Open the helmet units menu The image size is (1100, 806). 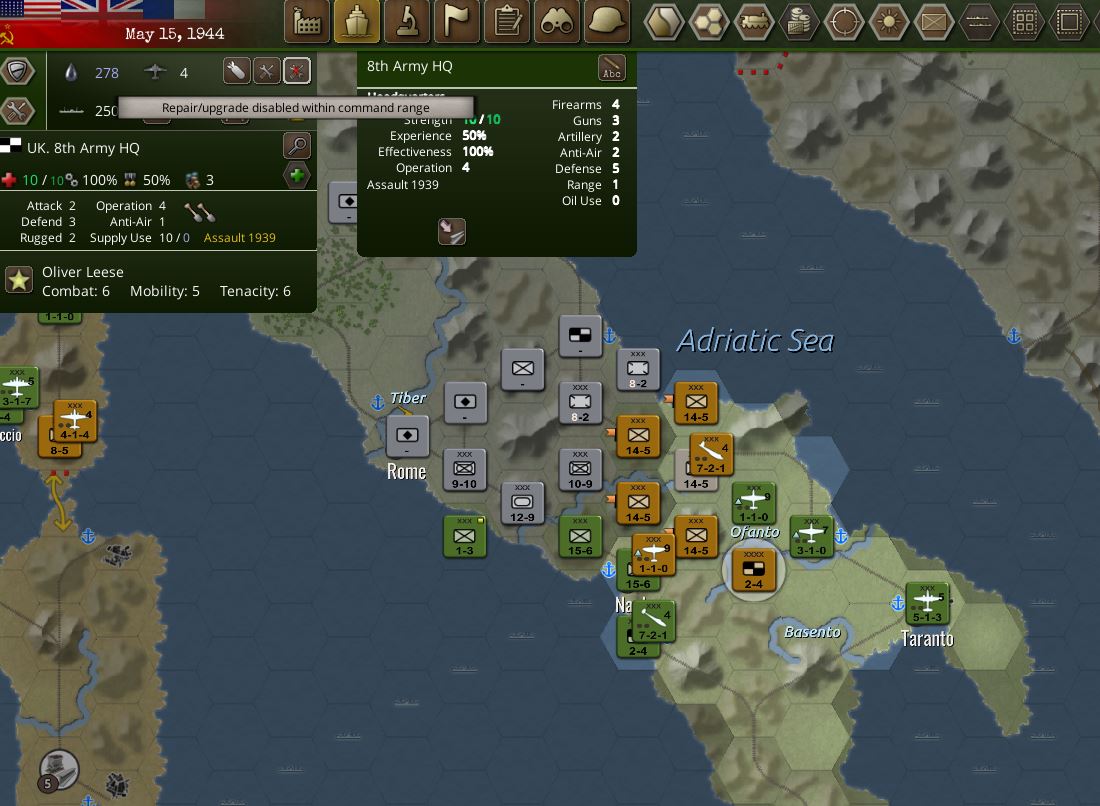[x=607, y=20]
